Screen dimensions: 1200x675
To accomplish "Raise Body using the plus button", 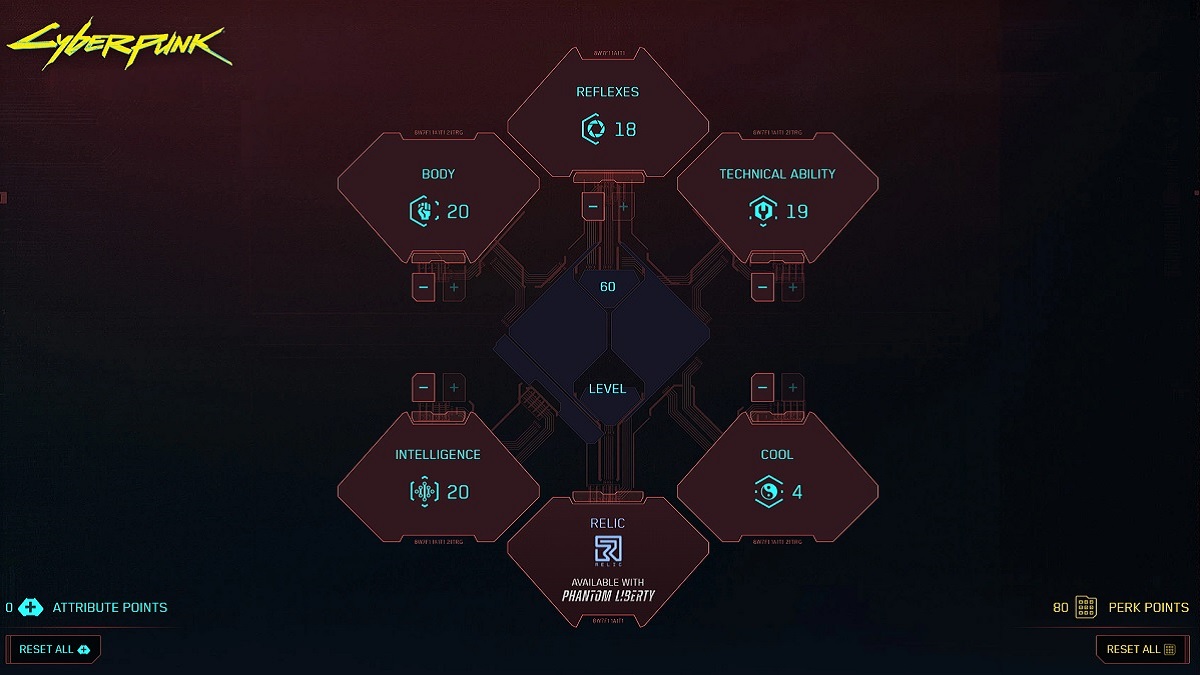I will 454,288.
